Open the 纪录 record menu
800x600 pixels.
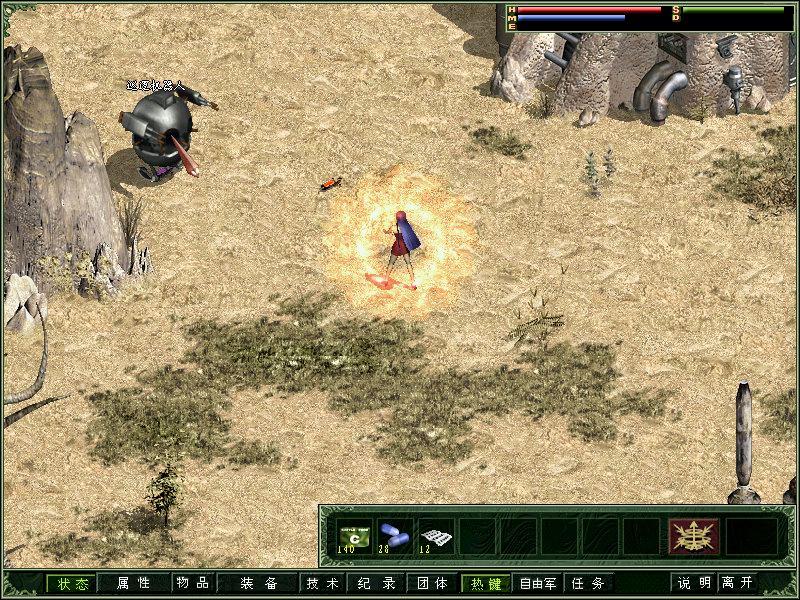click(x=379, y=584)
